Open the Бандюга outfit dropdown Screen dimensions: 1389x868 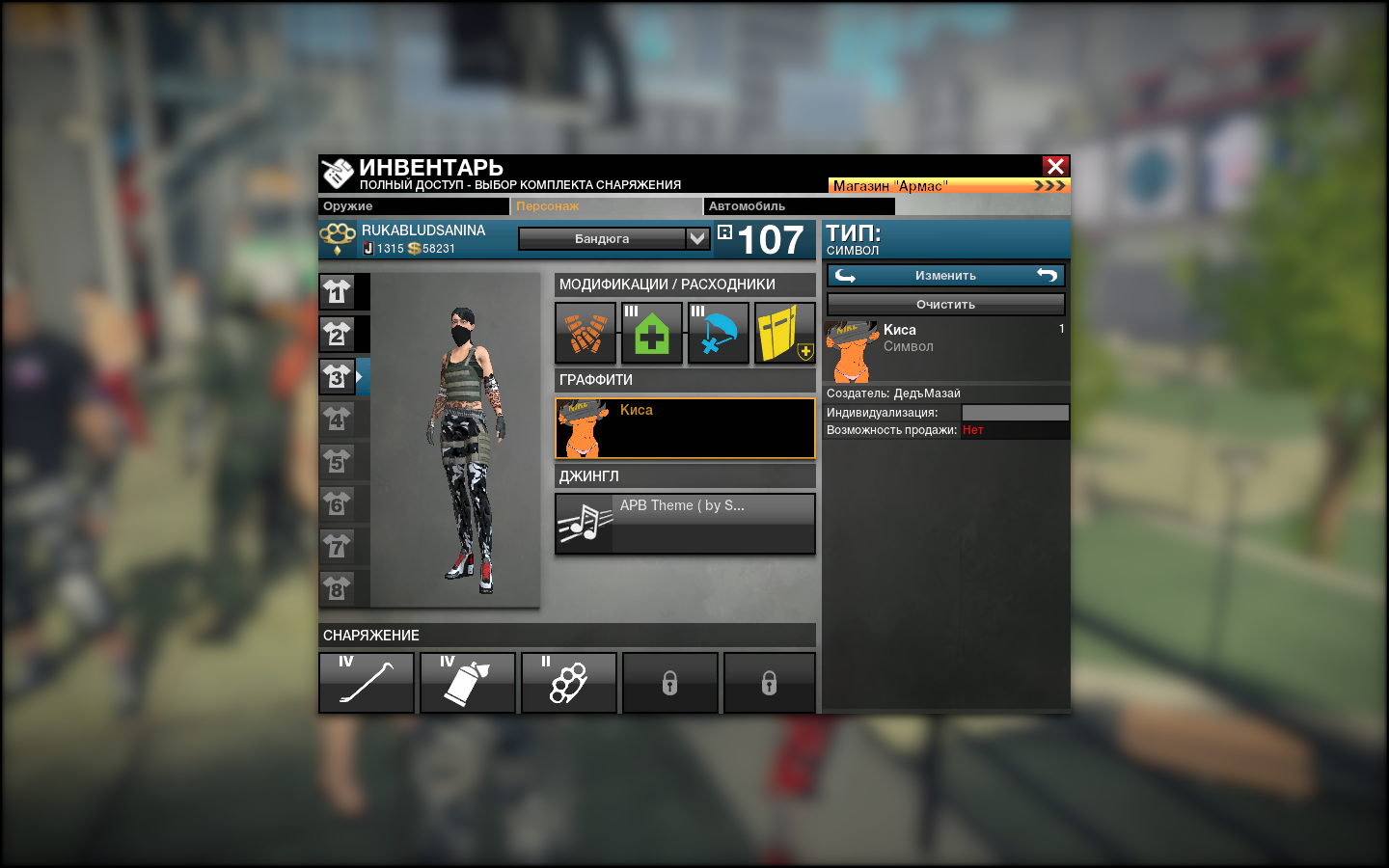(x=613, y=238)
